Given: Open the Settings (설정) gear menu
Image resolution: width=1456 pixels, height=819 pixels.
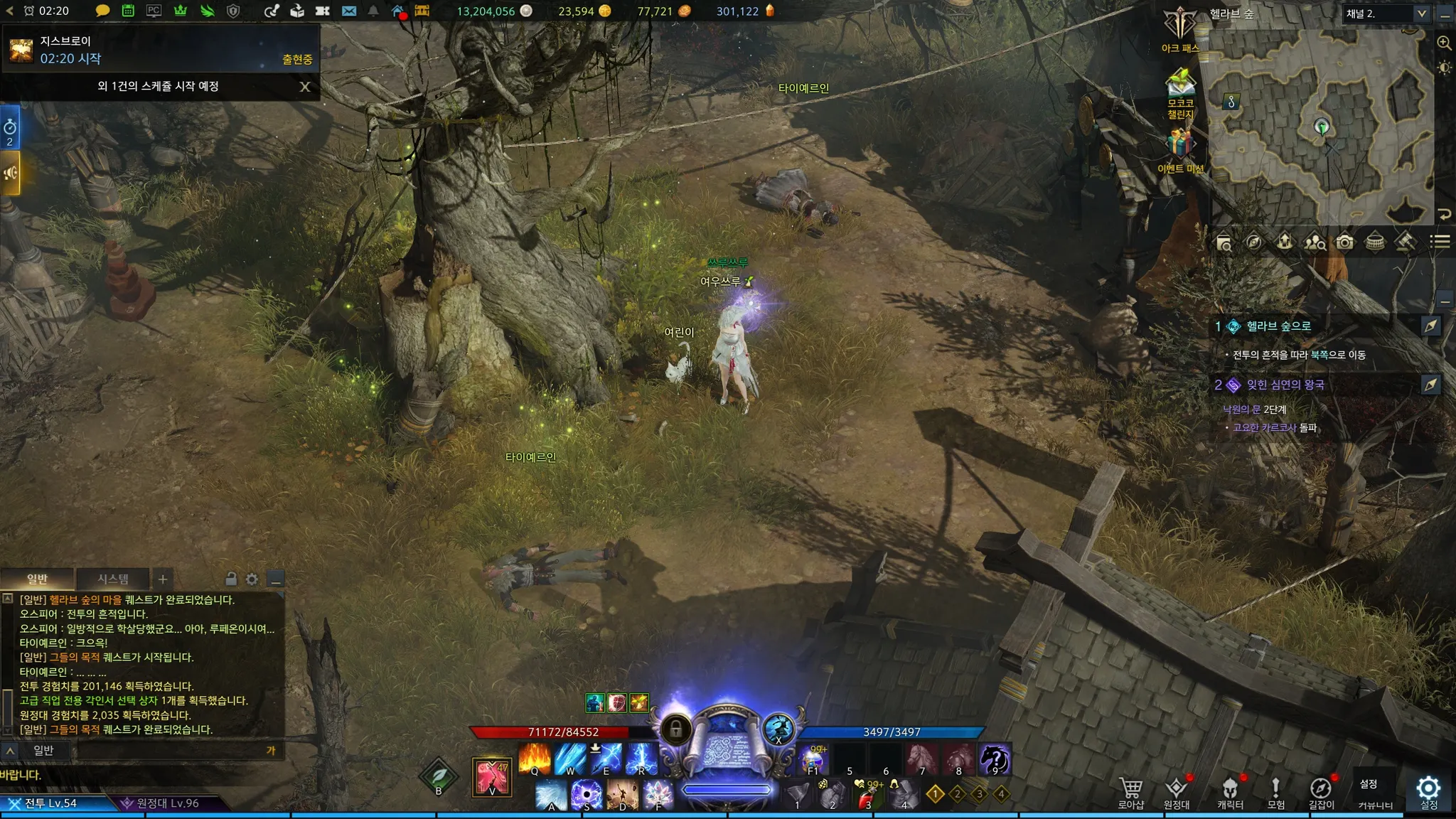Looking at the screenshot, I should 1428,792.
